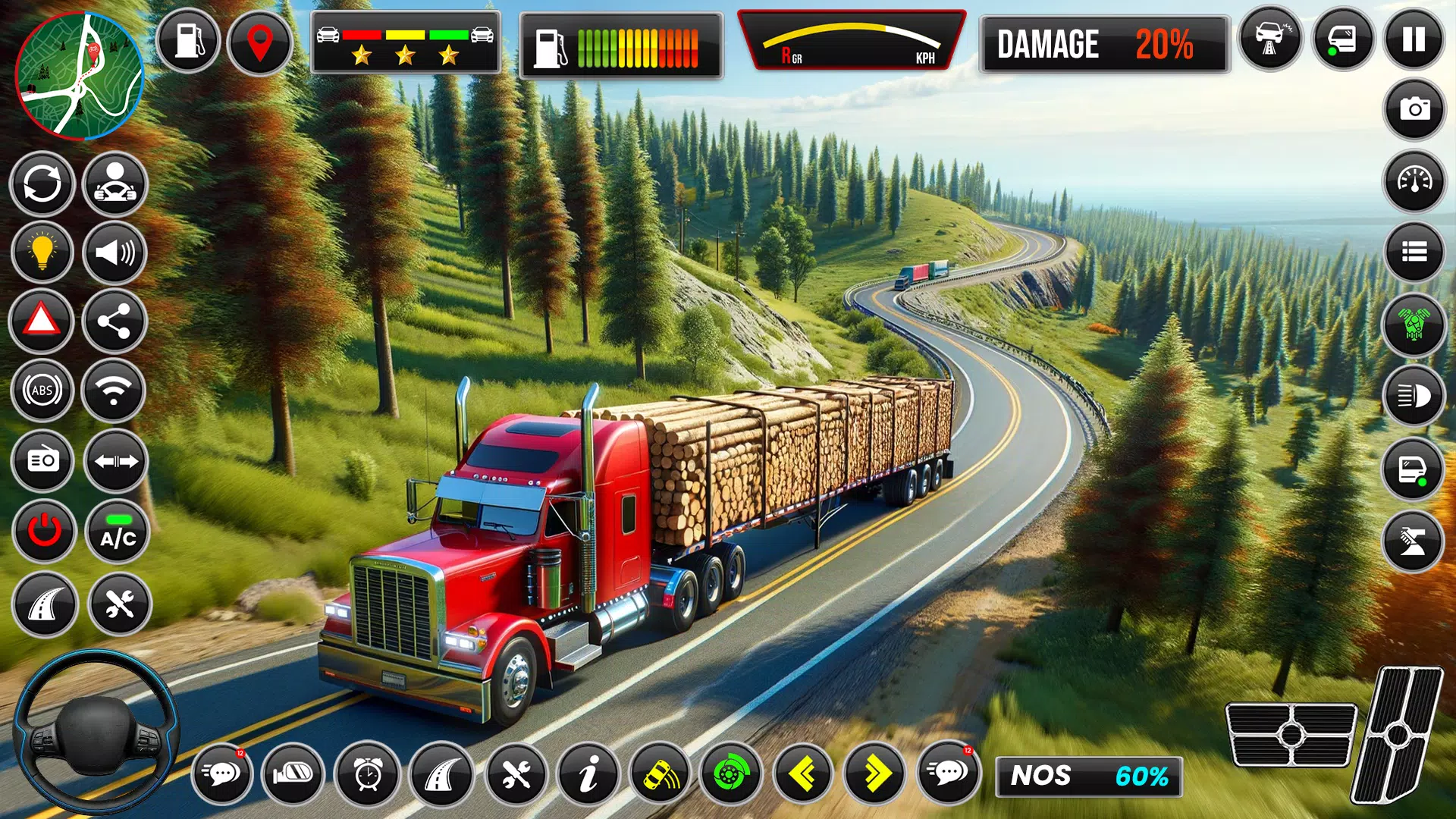Tap the camera screenshot button

[1414, 110]
